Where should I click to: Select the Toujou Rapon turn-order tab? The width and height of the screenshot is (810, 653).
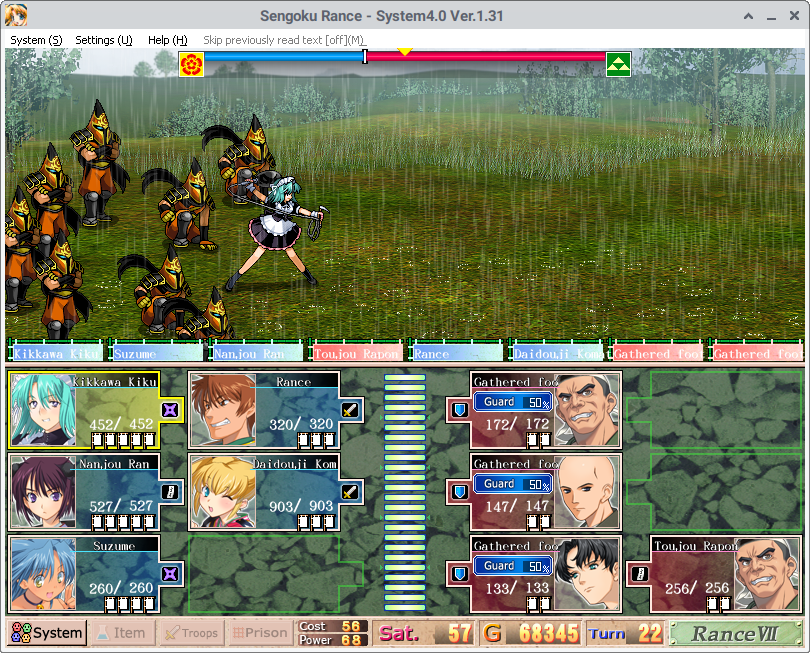356,353
